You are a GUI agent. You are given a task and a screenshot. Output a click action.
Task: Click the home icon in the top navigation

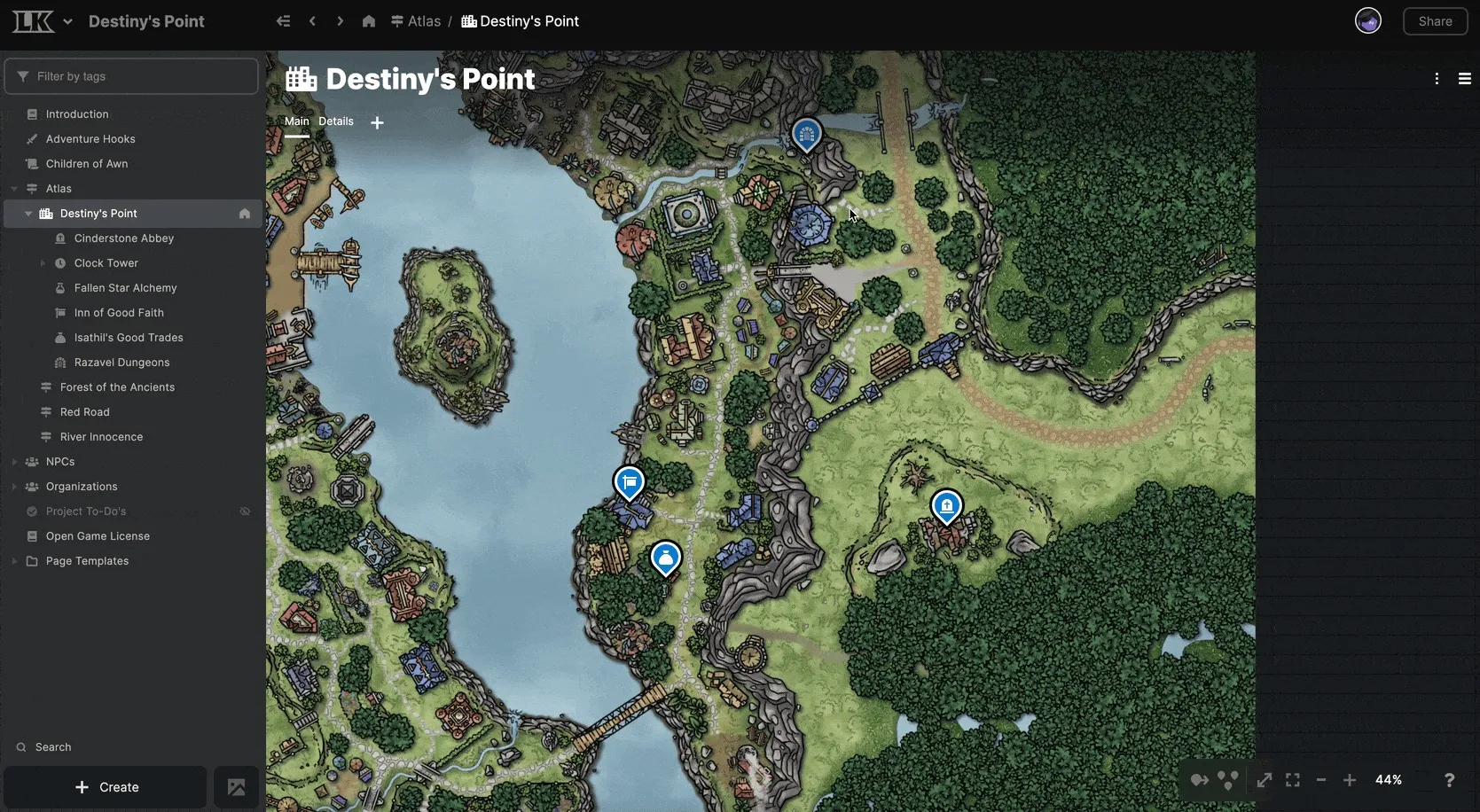coord(368,20)
